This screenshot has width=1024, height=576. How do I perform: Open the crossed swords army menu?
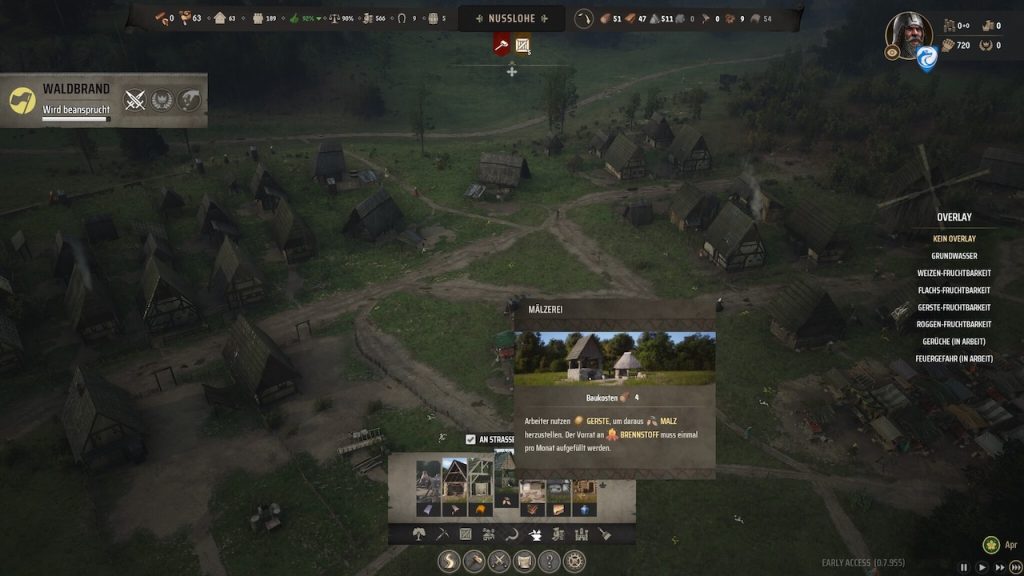click(499, 561)
